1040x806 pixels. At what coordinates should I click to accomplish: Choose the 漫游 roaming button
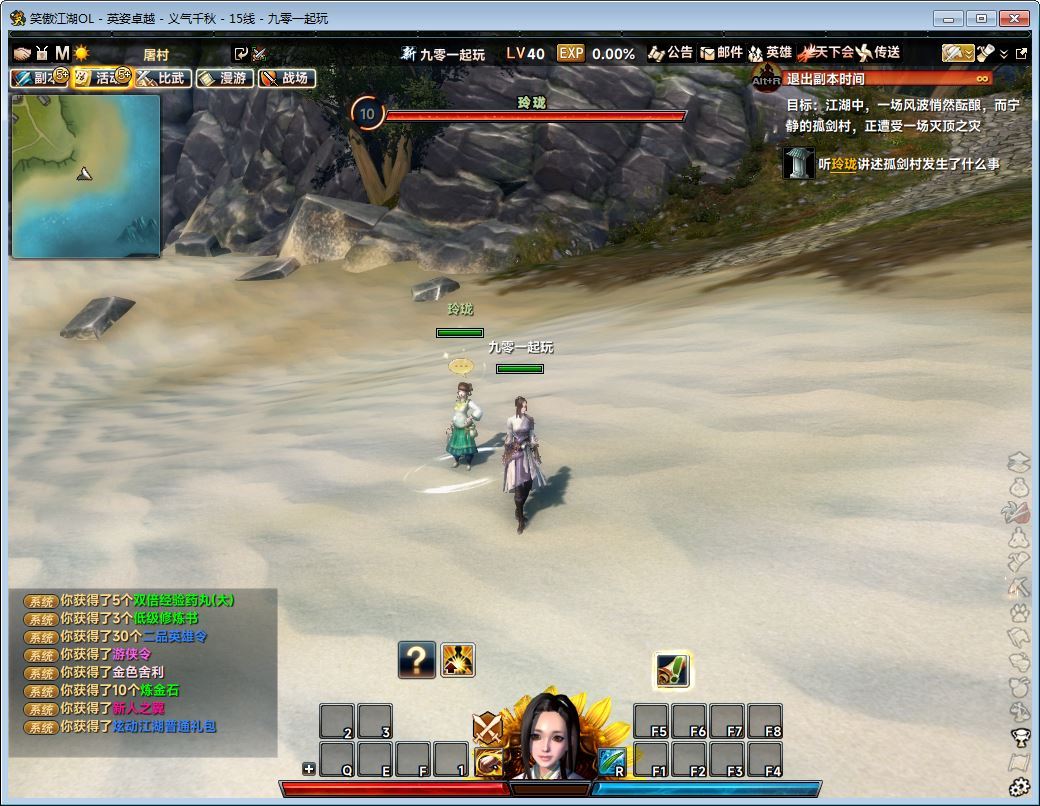[224, 78]
